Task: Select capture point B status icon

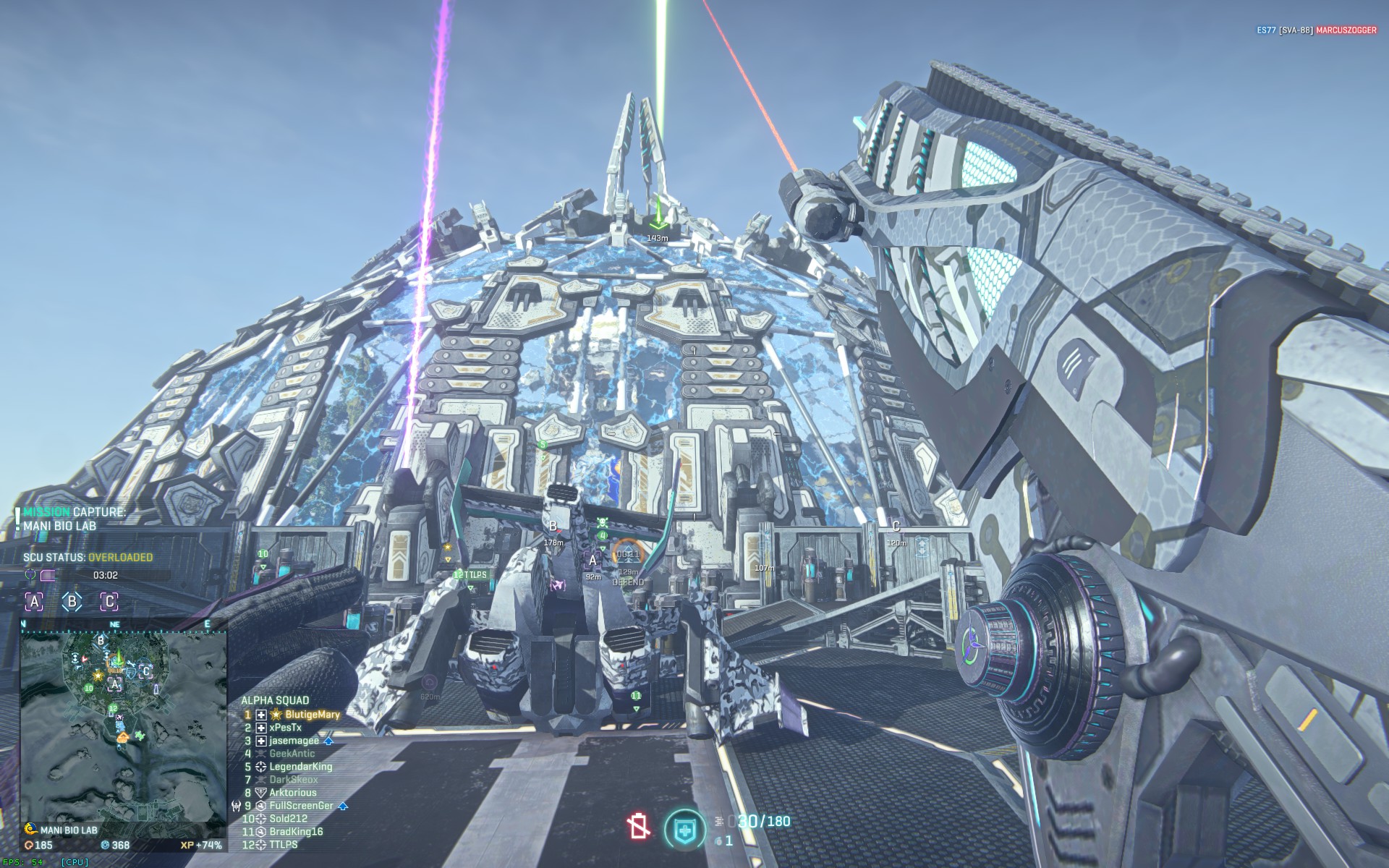Action: click(72, 601)
